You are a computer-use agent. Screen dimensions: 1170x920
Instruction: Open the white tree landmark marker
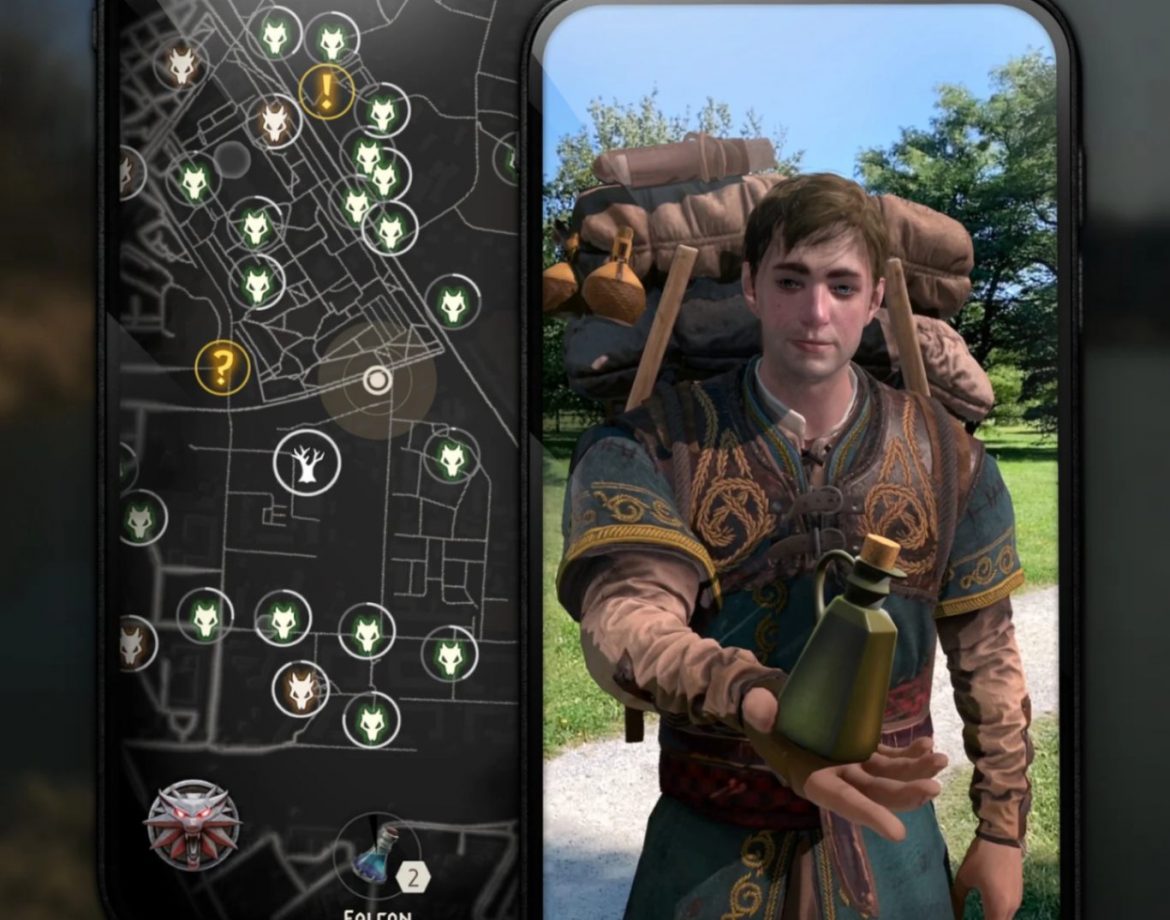tap(307, 462)
